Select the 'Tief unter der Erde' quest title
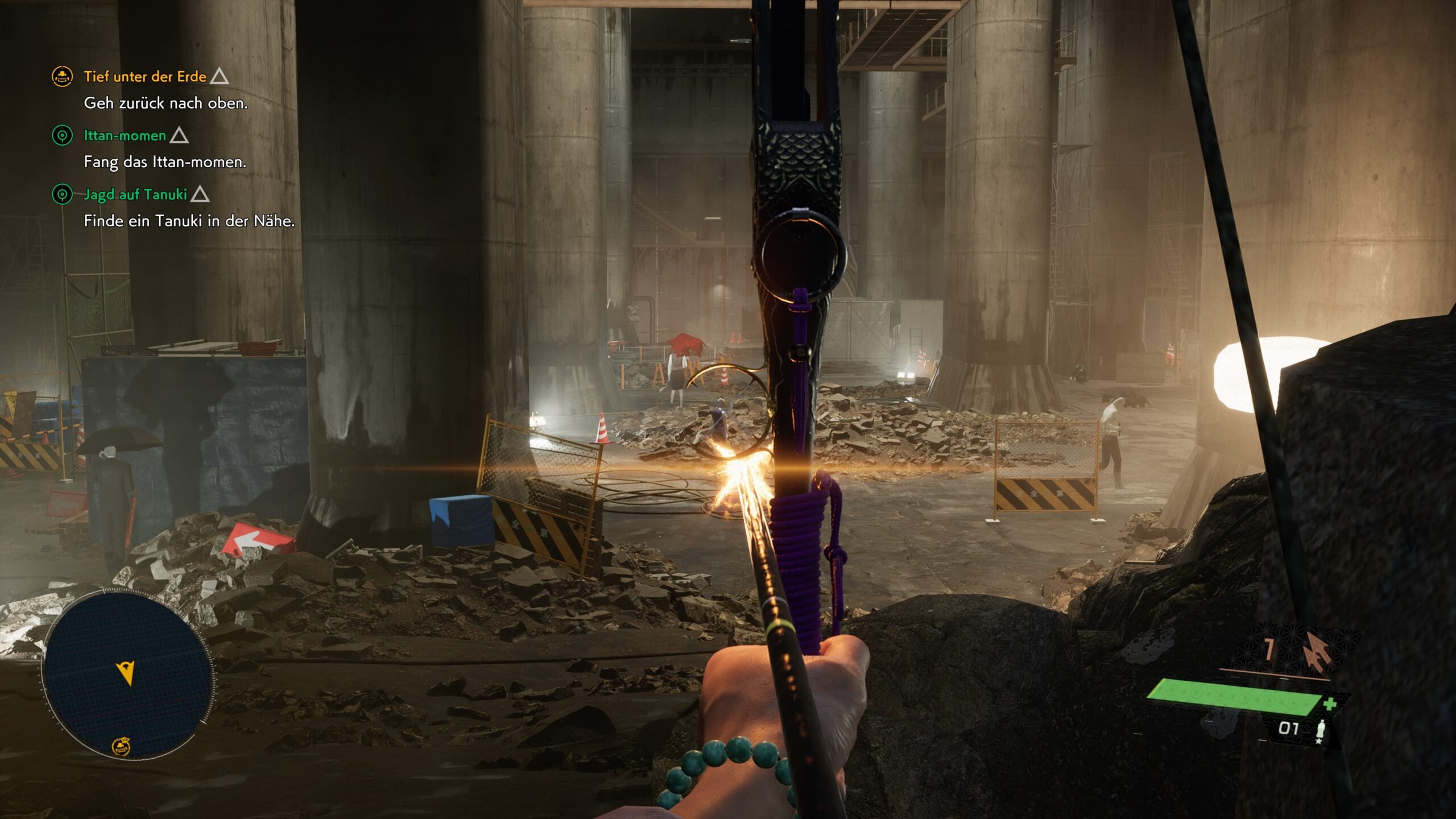 pos(145,76)
